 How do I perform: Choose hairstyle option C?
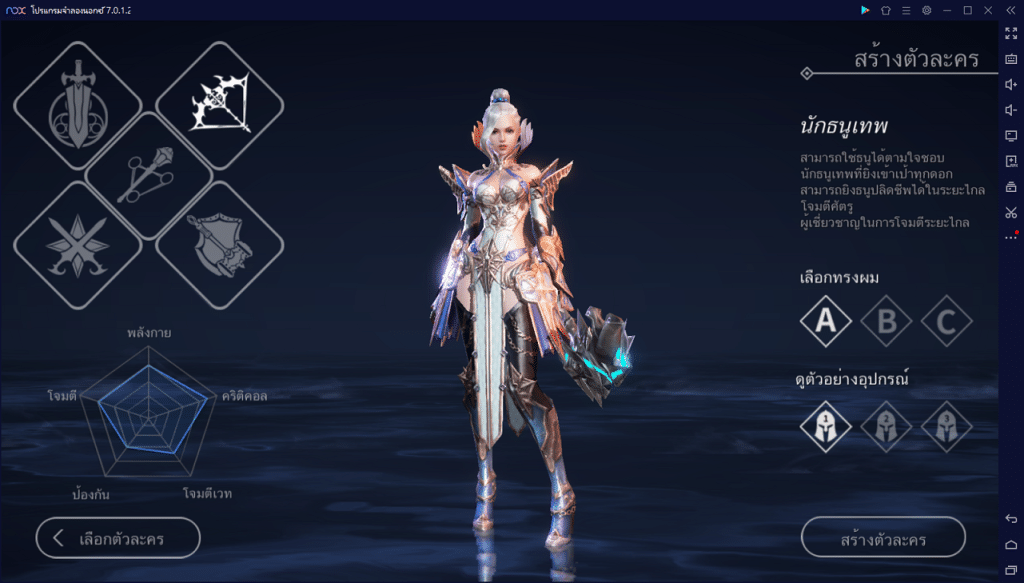[x=946, y=321]
